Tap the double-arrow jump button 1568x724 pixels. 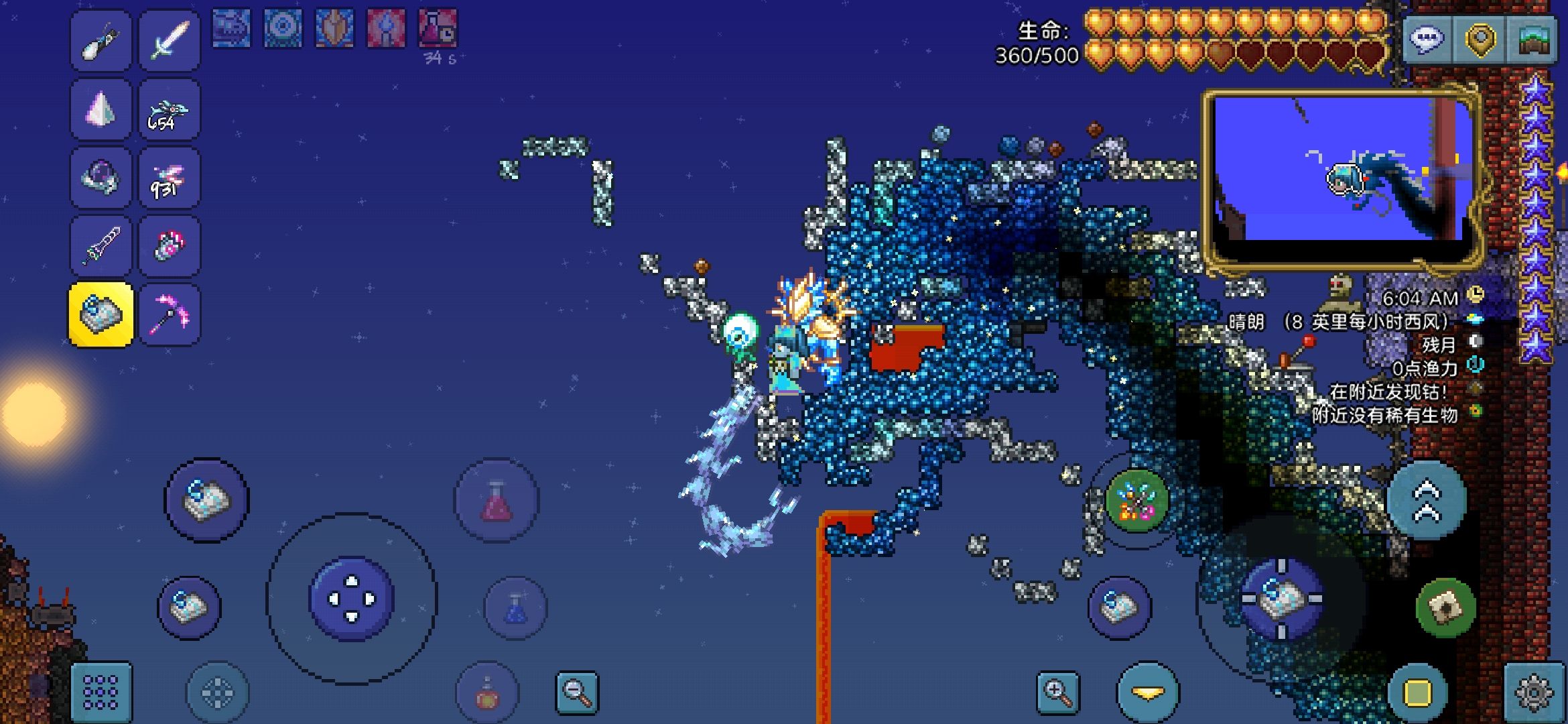coord(1427,501)
